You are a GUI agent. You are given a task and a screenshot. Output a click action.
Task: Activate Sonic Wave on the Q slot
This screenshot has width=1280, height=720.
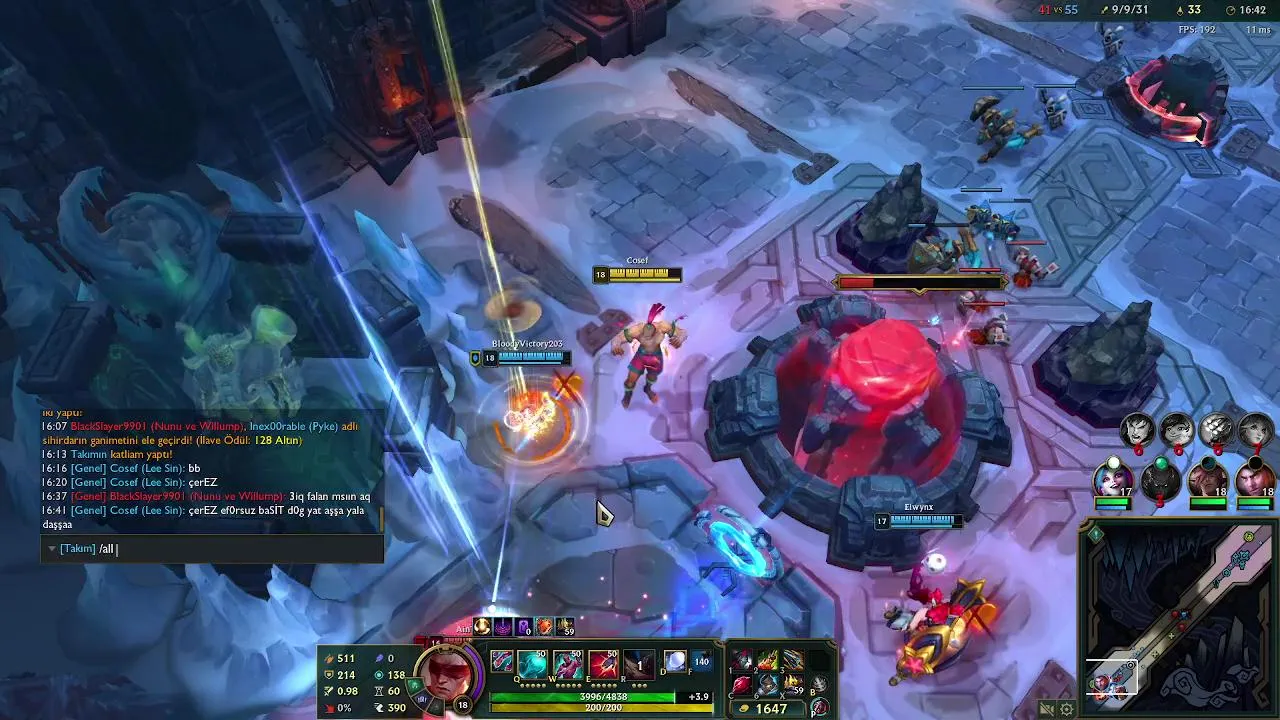click(532, 664)
